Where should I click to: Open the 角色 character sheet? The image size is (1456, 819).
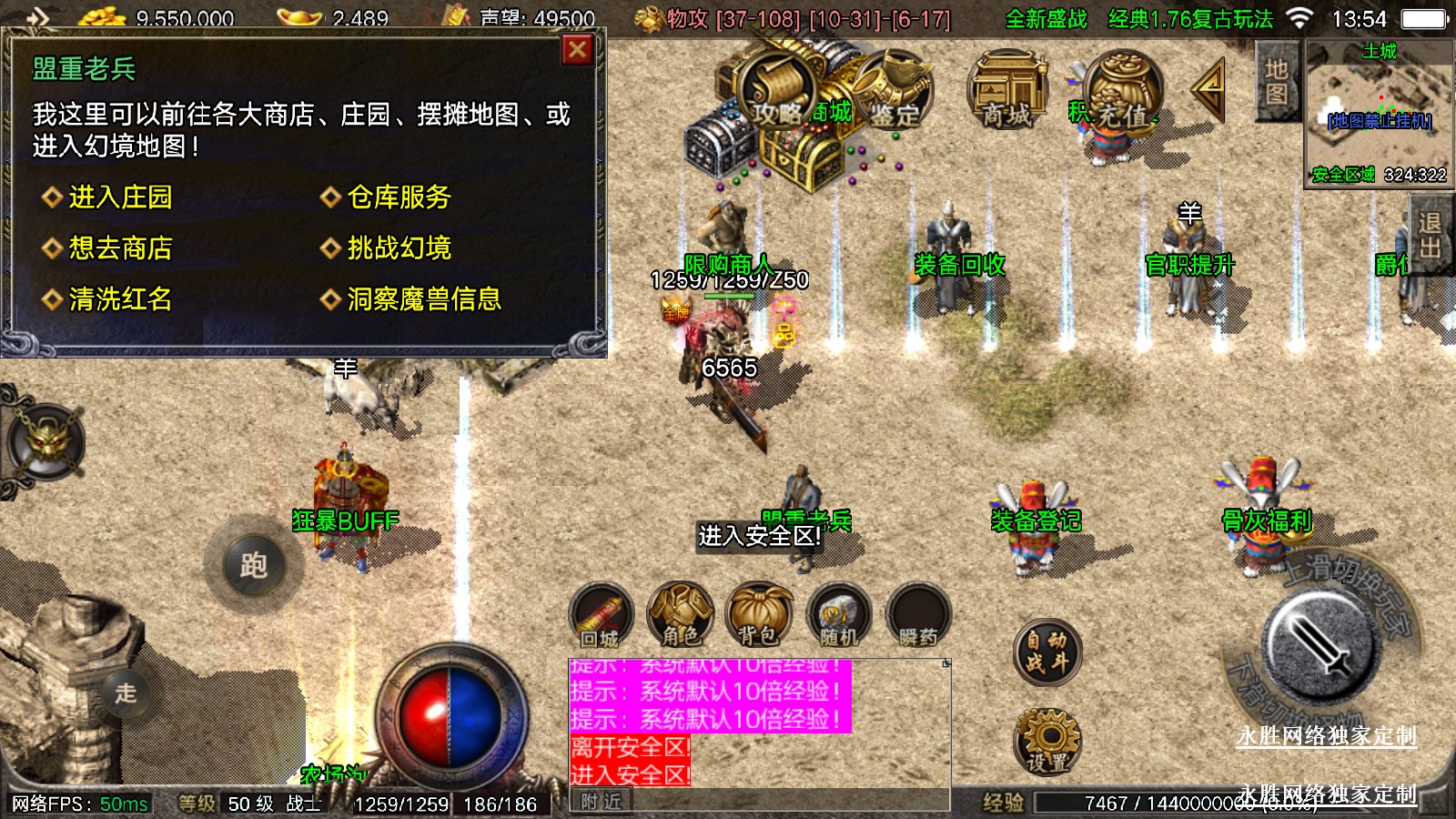[x=680, y=616]
